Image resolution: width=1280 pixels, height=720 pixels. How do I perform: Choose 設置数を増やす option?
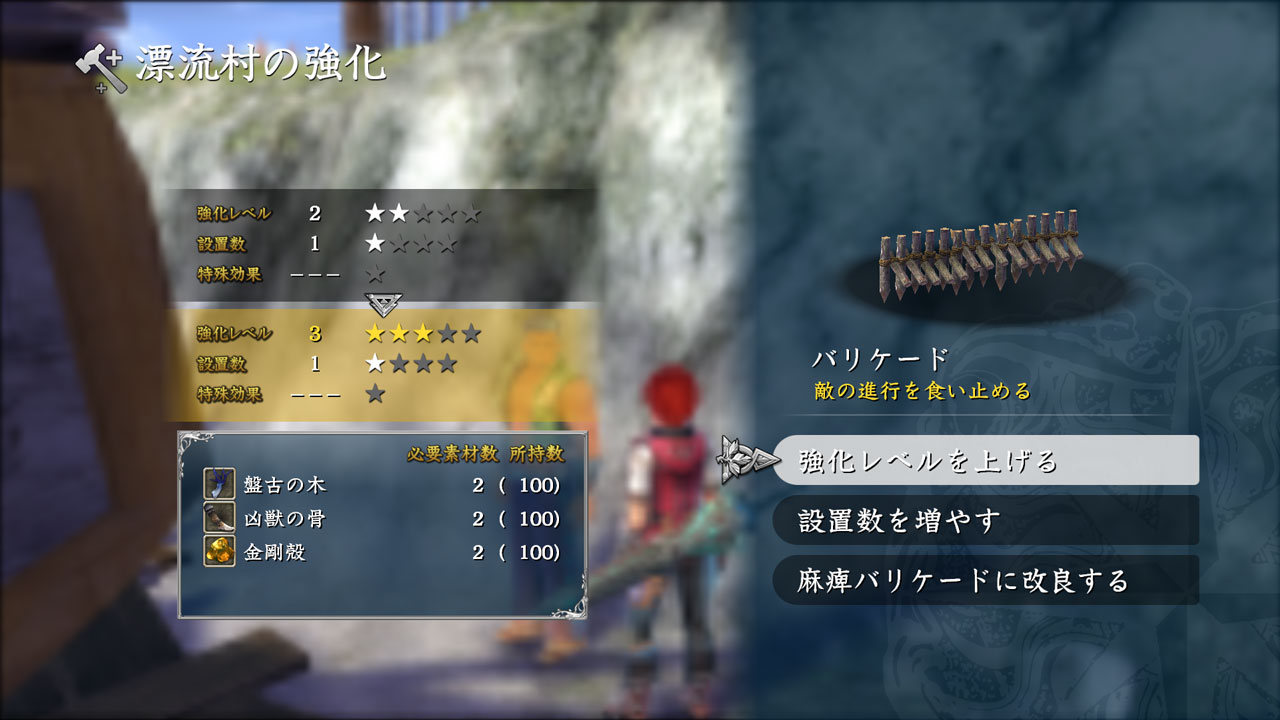[x=985, y=521]
